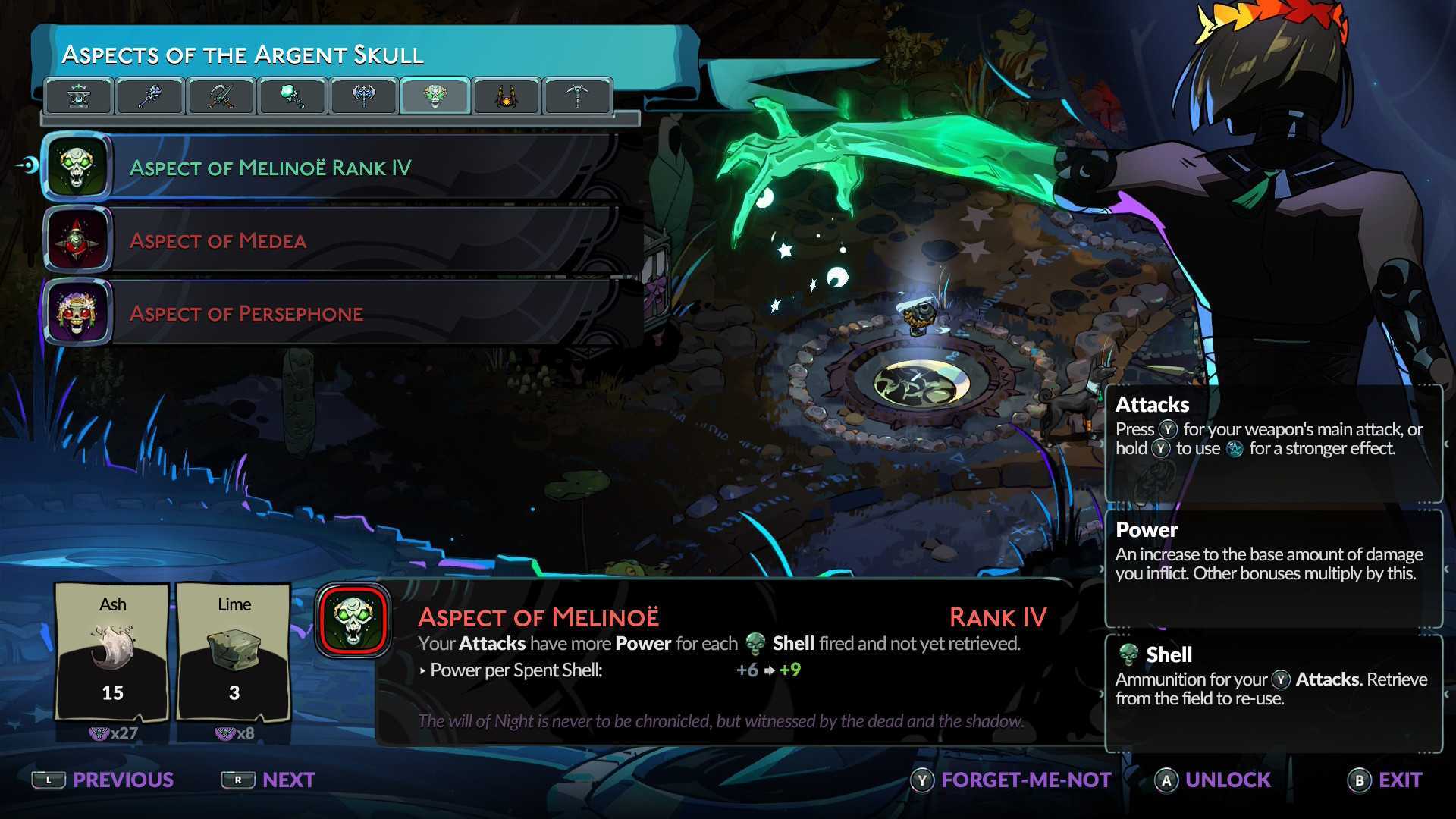Switch to the Witch's Staff tab
Screen dimensions: 1456x819
pos(150,96)
